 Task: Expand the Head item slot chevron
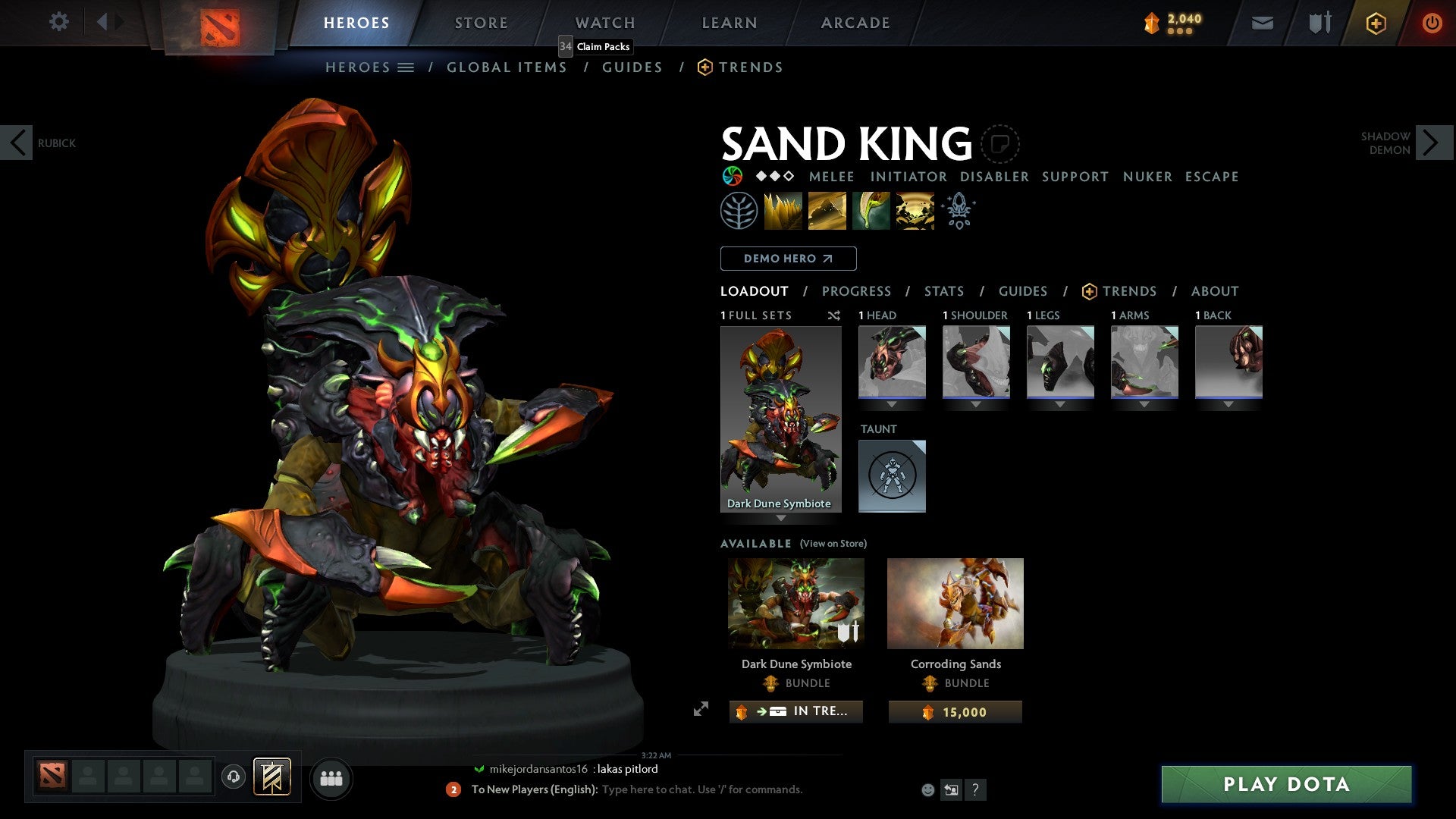click(892, 404)
